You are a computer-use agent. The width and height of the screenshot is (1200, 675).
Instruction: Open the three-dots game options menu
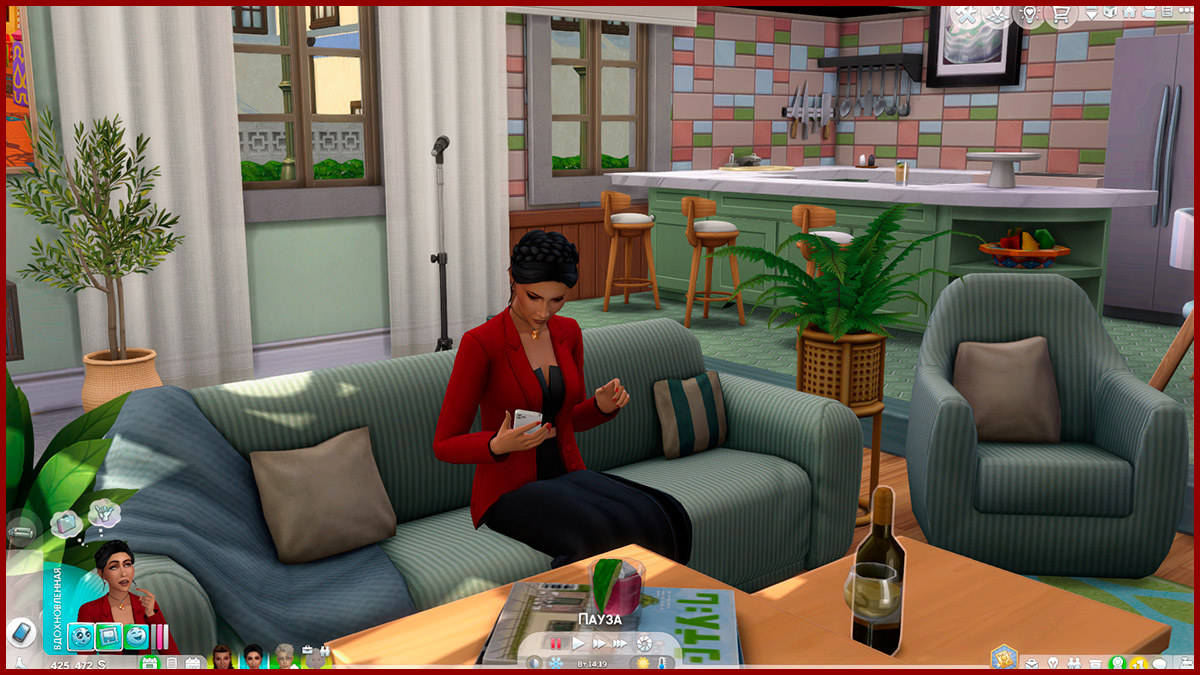(1182, 13)
